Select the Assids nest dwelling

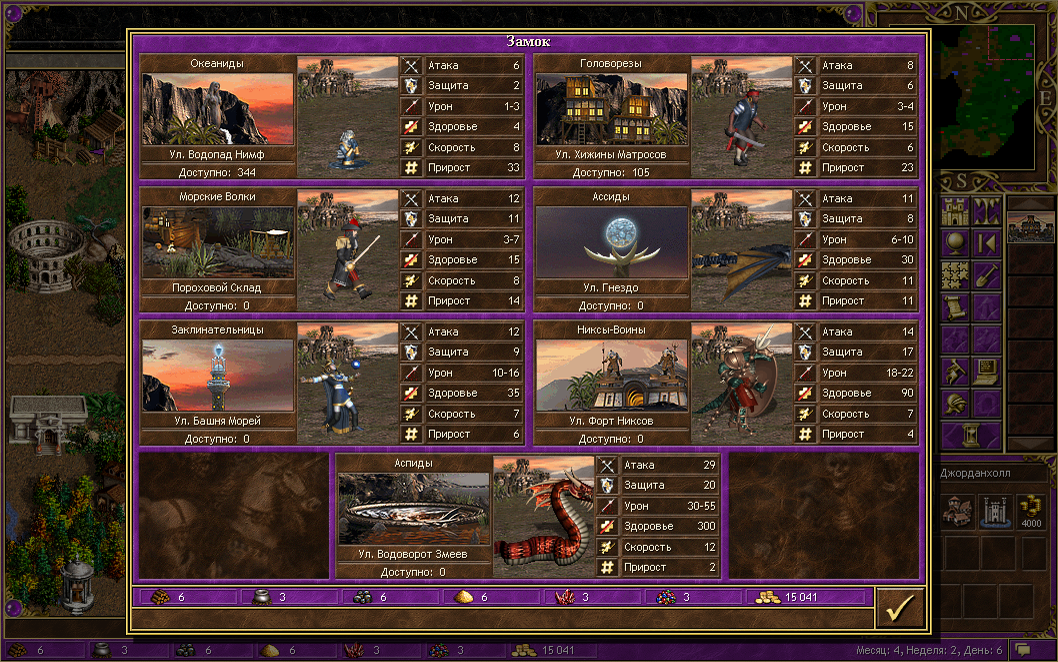click(x=611, y=242)
